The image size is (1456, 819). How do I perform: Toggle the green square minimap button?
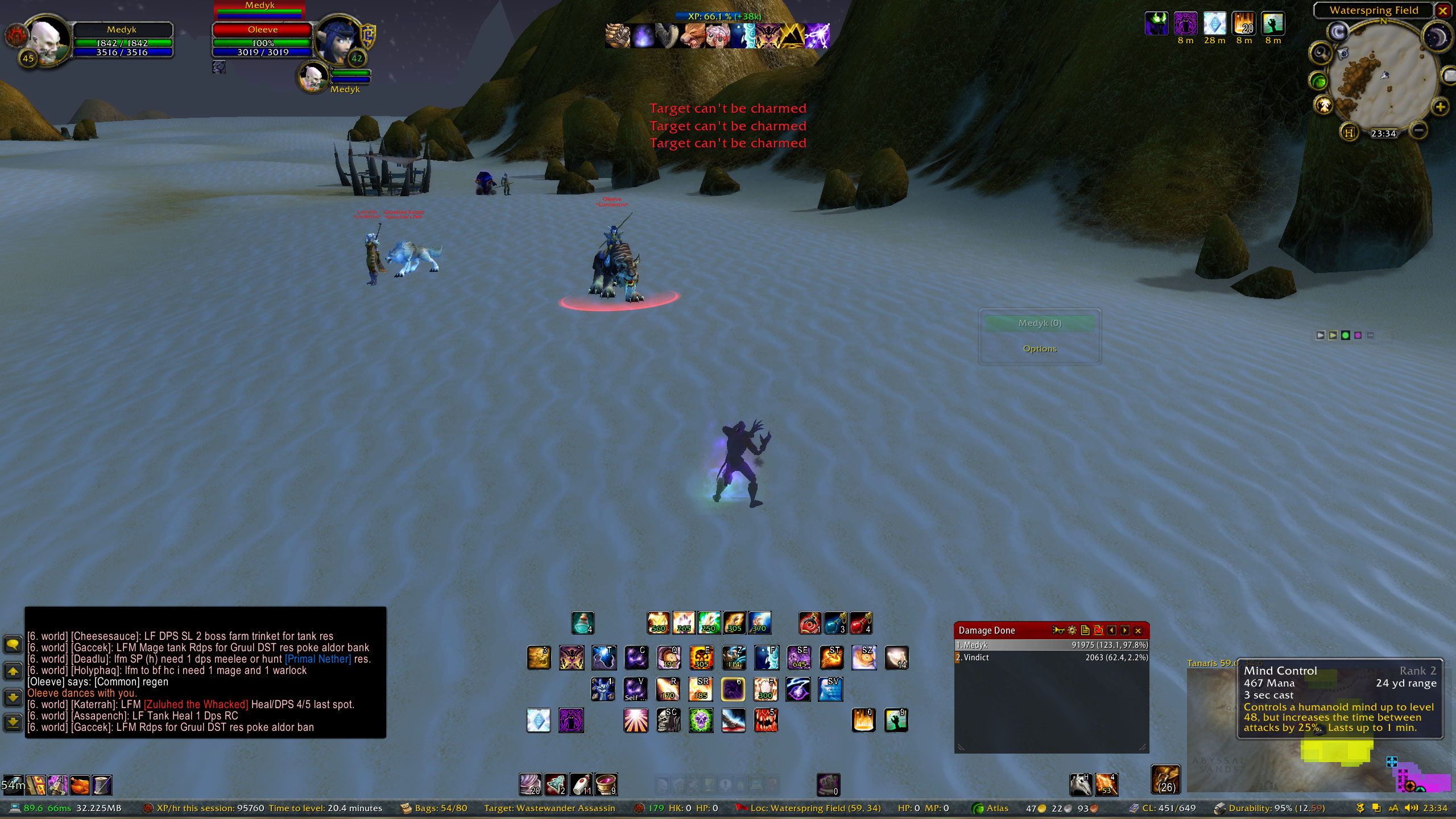[1345, 336]
